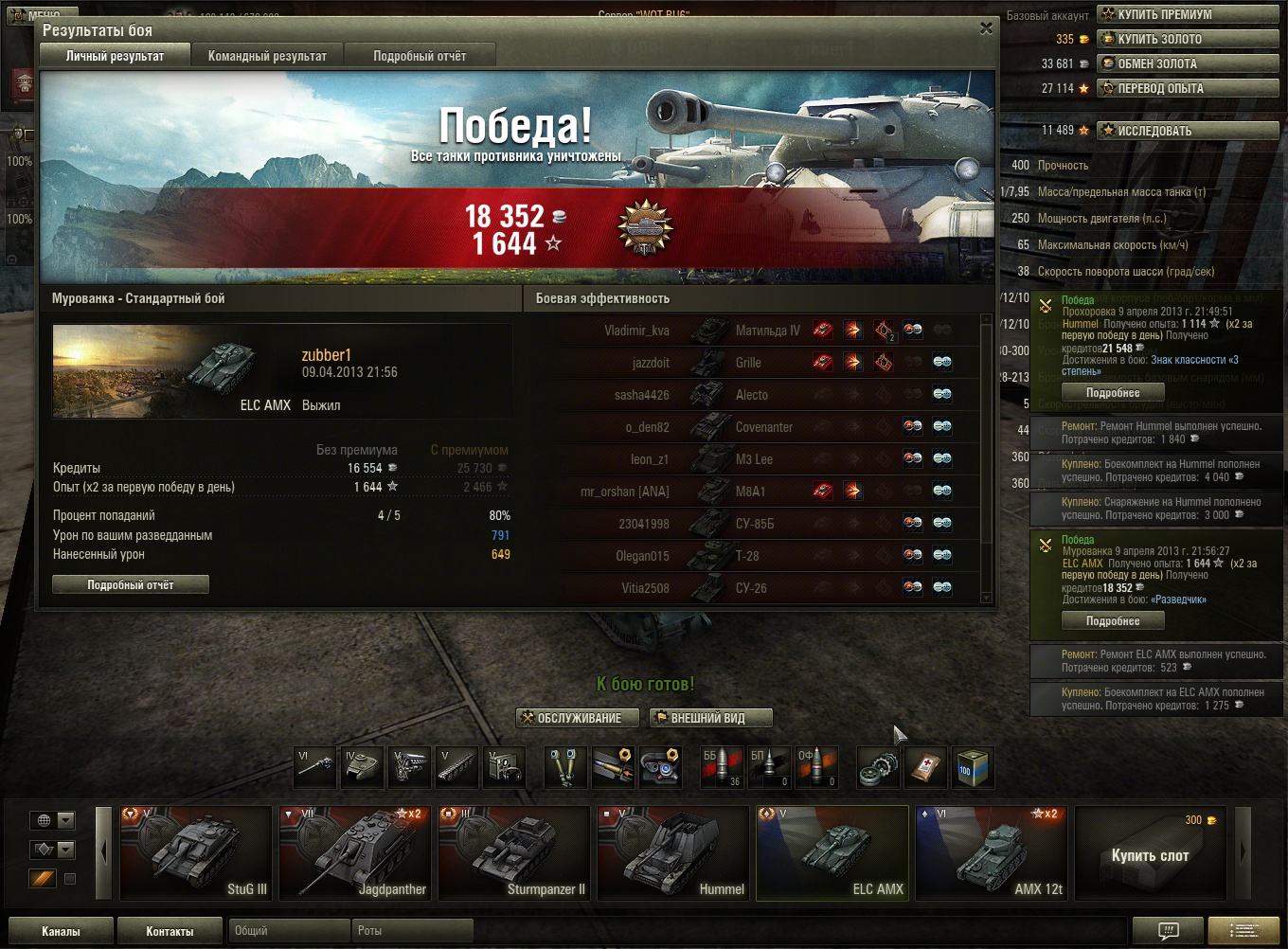Switch to the Командный результат tab
Screen dimensions: 1288x949
[x=267, y=56]
